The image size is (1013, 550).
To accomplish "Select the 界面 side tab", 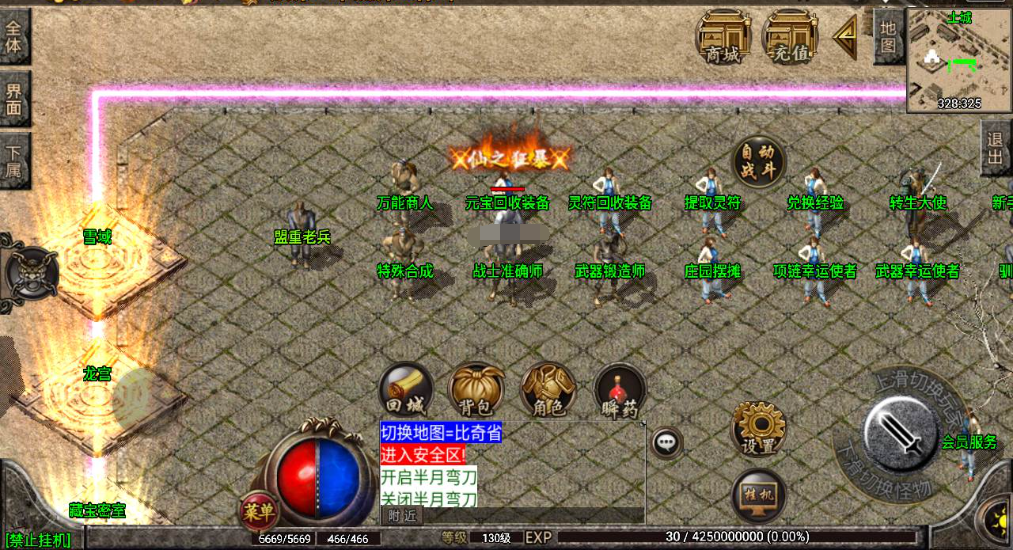I will coord(14,98).
